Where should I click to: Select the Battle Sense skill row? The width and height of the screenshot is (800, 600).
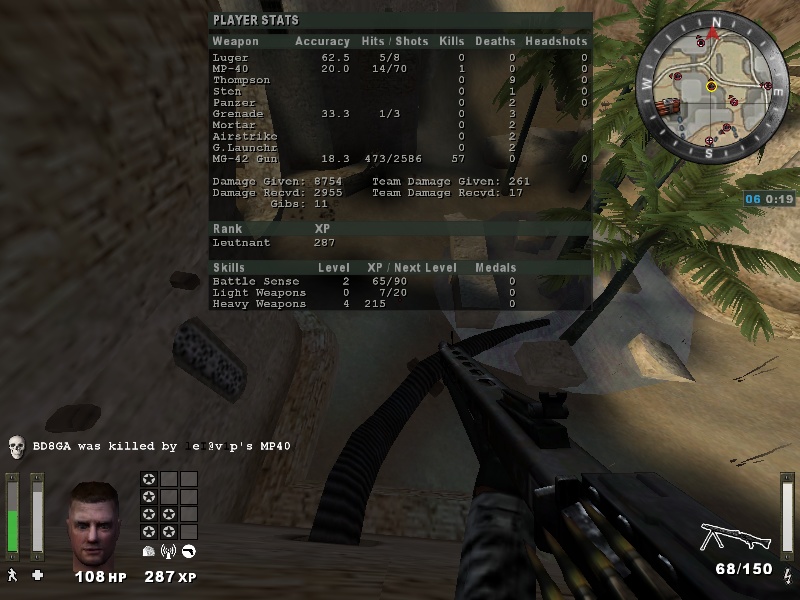coord(400,281)
